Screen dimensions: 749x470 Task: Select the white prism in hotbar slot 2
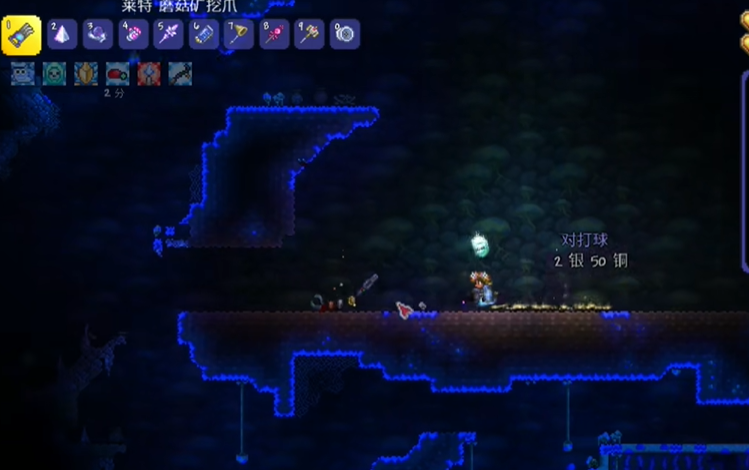(62, 35)
